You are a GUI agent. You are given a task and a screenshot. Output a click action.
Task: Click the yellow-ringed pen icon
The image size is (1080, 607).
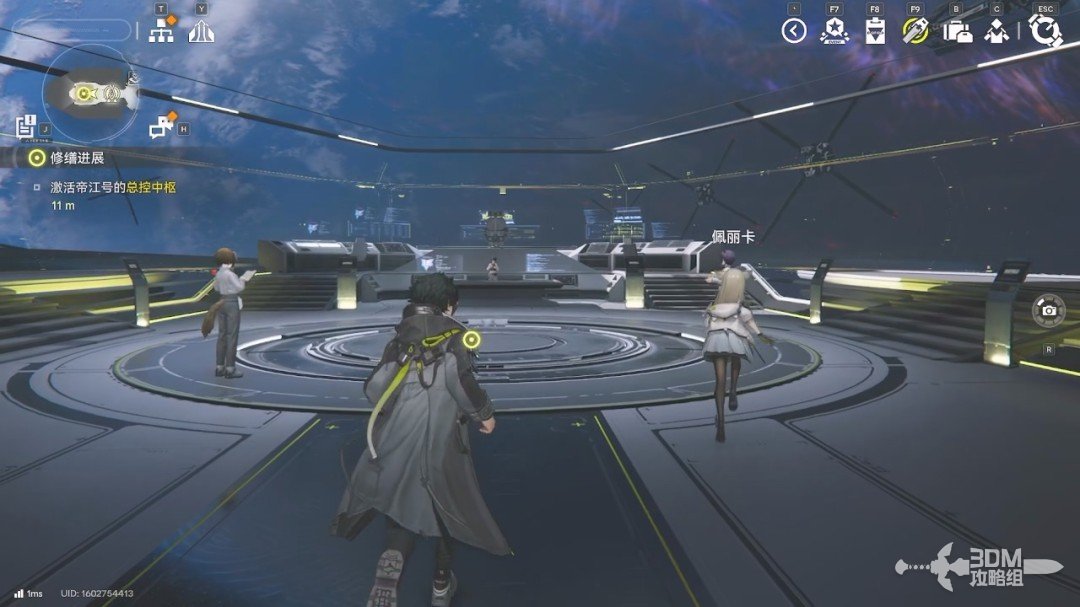915,31
